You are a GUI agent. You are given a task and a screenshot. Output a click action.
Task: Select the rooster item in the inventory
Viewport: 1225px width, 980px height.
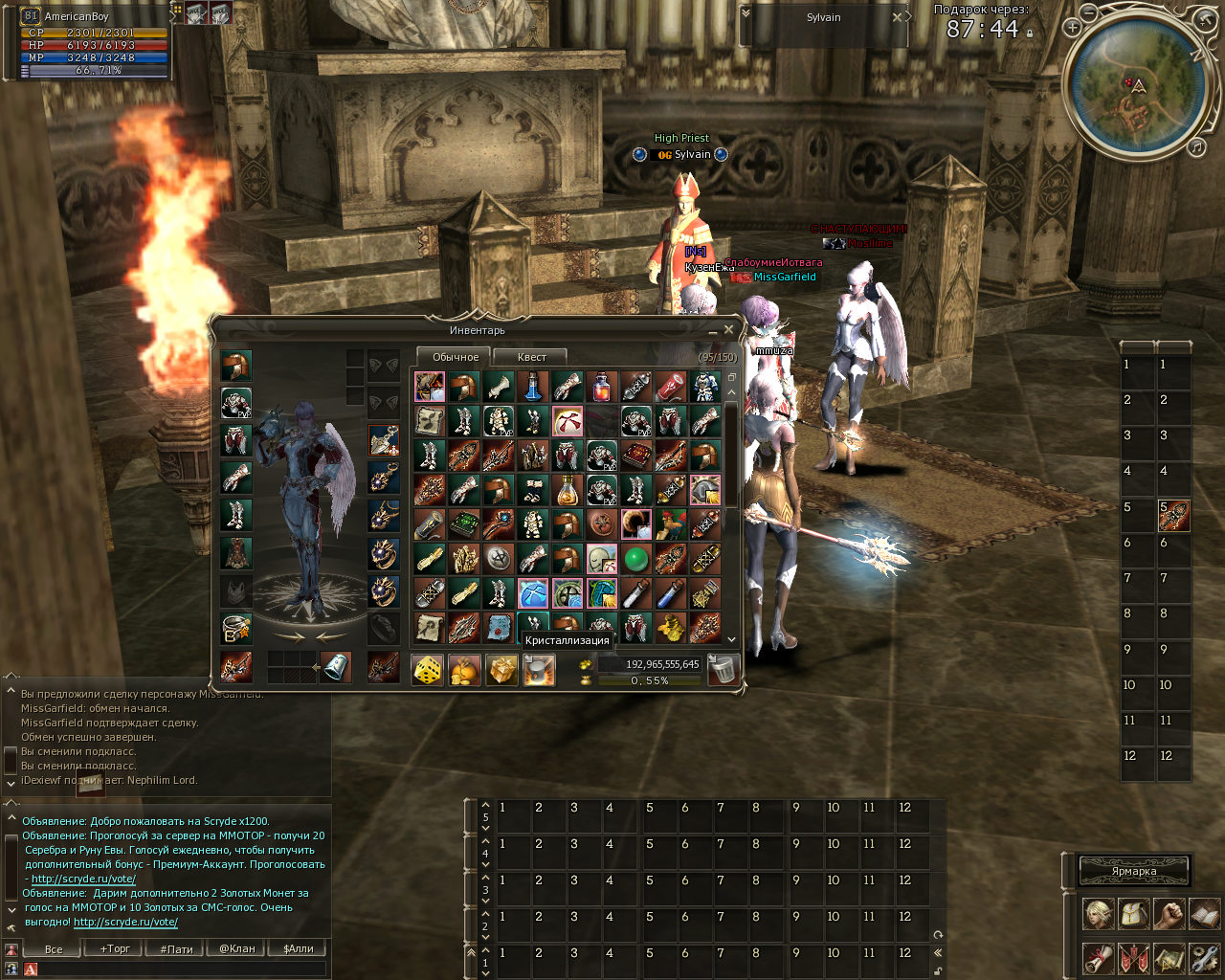tap(670, 523)
